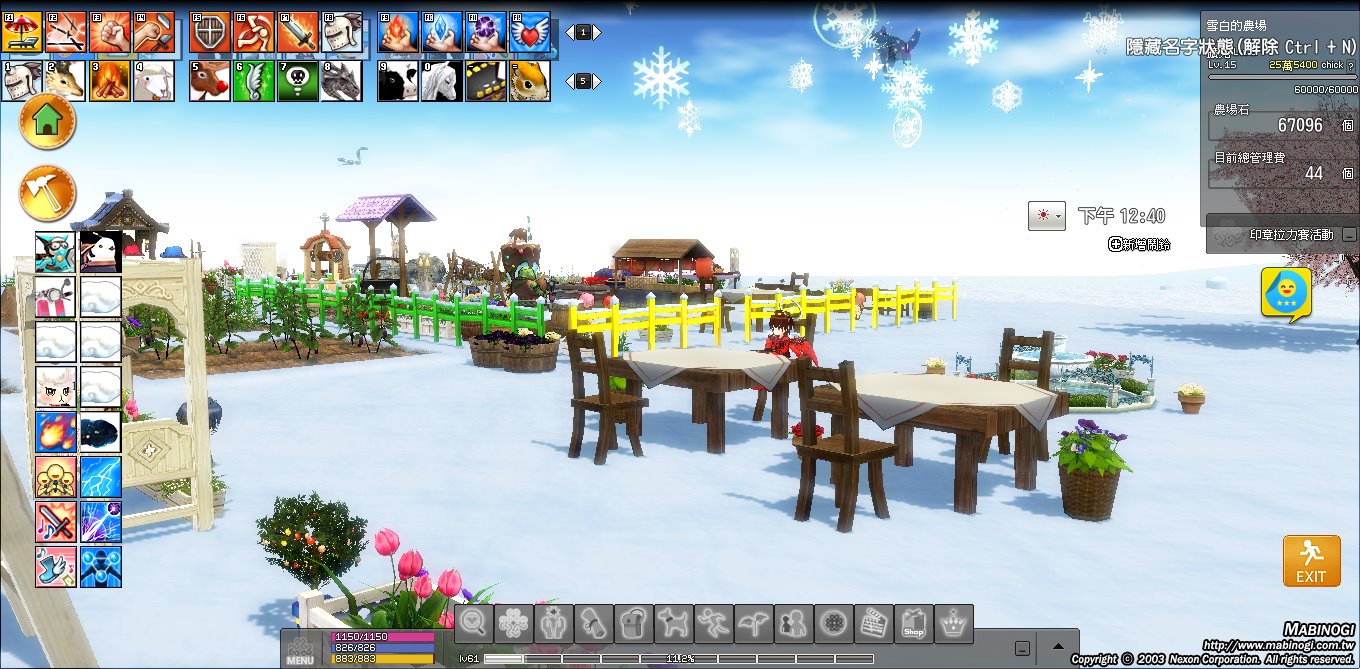Minimize the stamp rally event panel
Viewport: 1360px width, 669px height.
click(x=1349, y=235)
